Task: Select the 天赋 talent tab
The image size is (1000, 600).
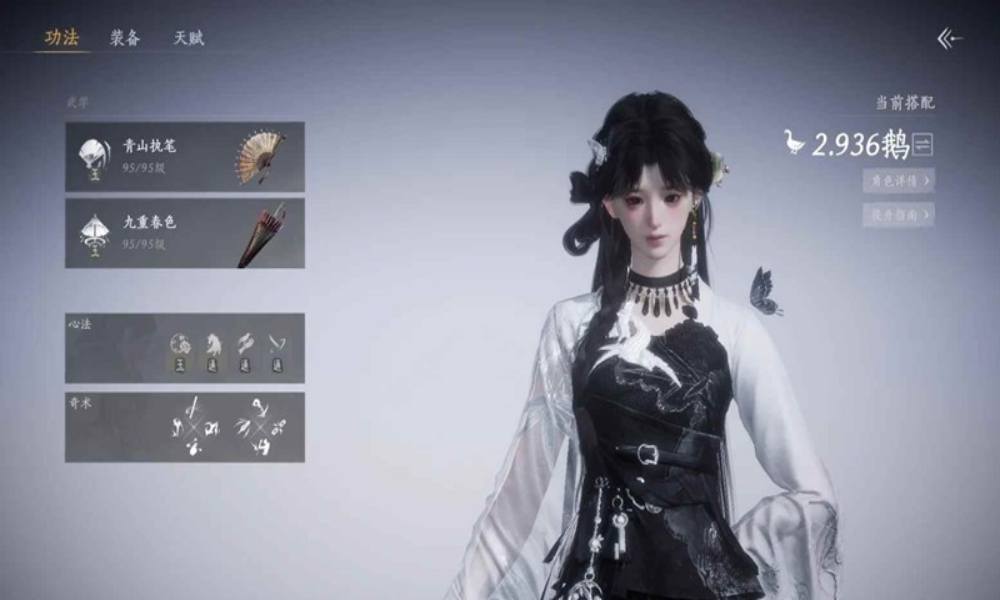Action: coord(189,38)
